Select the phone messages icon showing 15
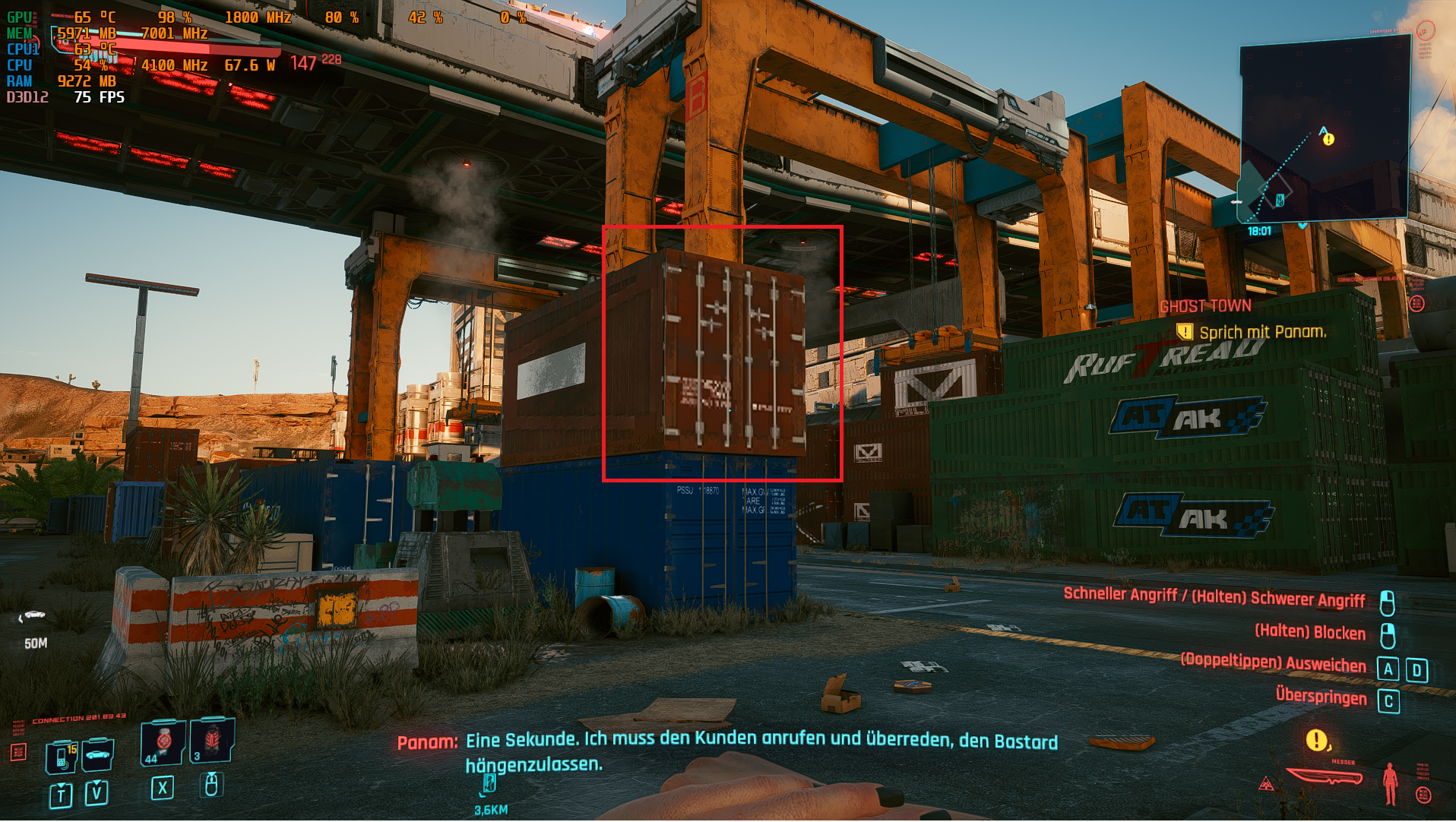This screenshot has height=822, width=1456. pyautogui.click(x=61, y=757)
